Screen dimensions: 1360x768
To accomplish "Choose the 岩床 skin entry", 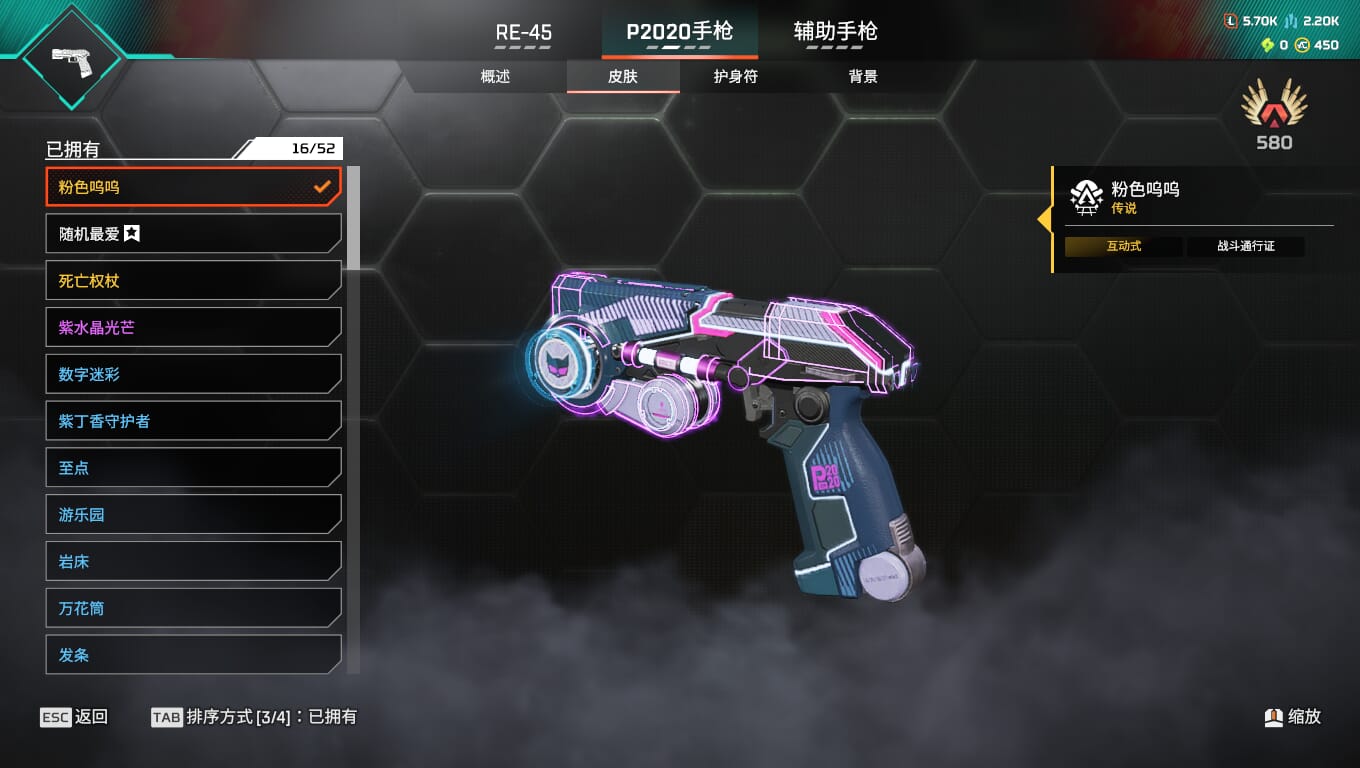I will (x=194, y=562).
